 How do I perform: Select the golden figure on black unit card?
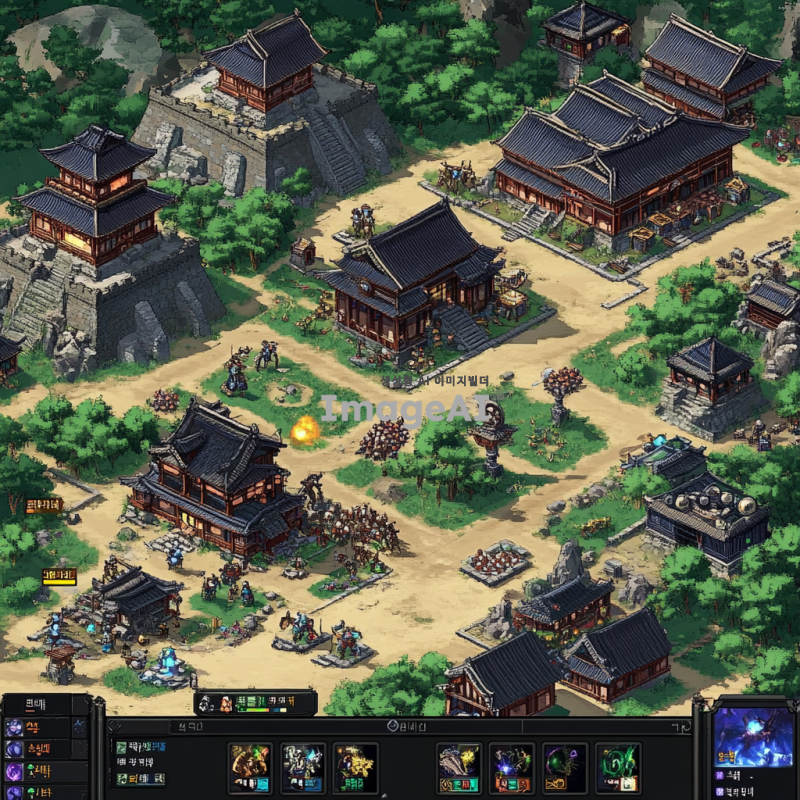point(355,767)
